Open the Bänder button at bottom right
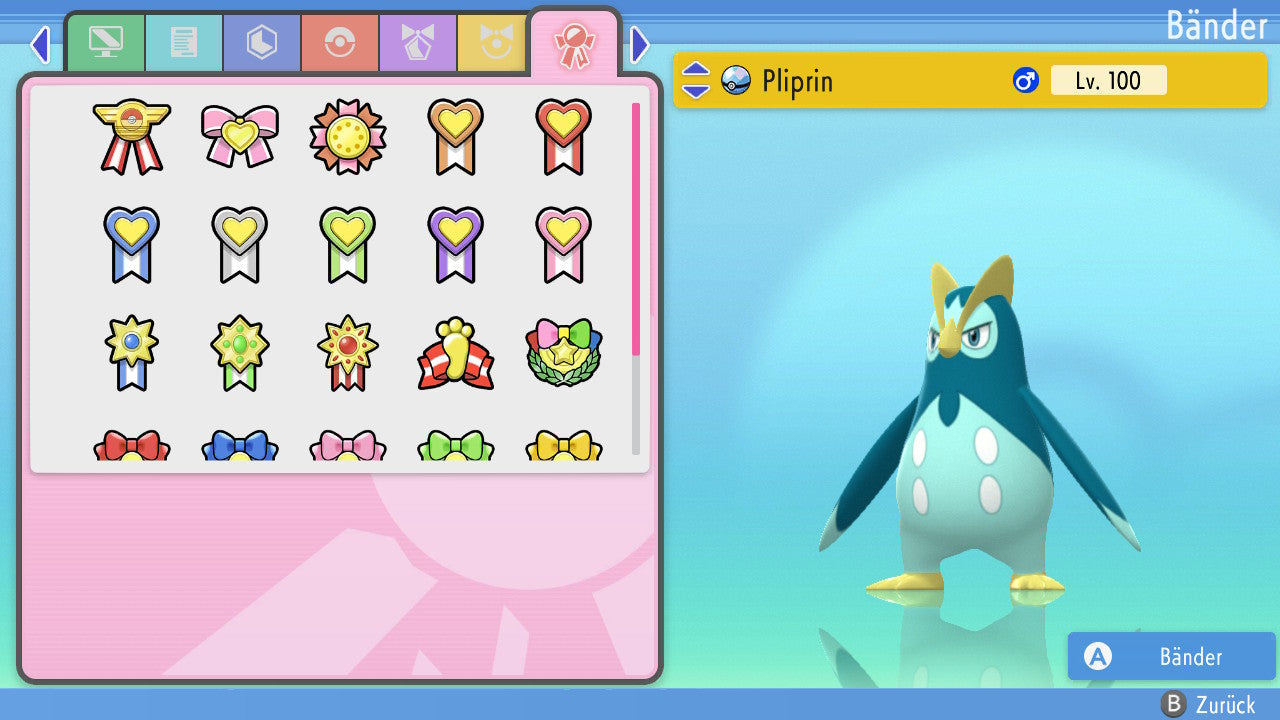The height and width of the screenshot is (720, 1280). click(1171, 656)
